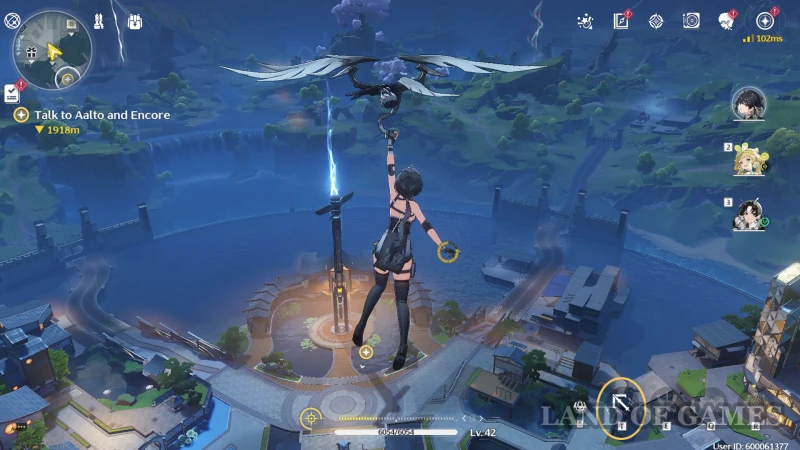The height and width of the screenshot is (450, 800).
Task: Click the gift box marker on minimap
Action: tap(31, 50)
